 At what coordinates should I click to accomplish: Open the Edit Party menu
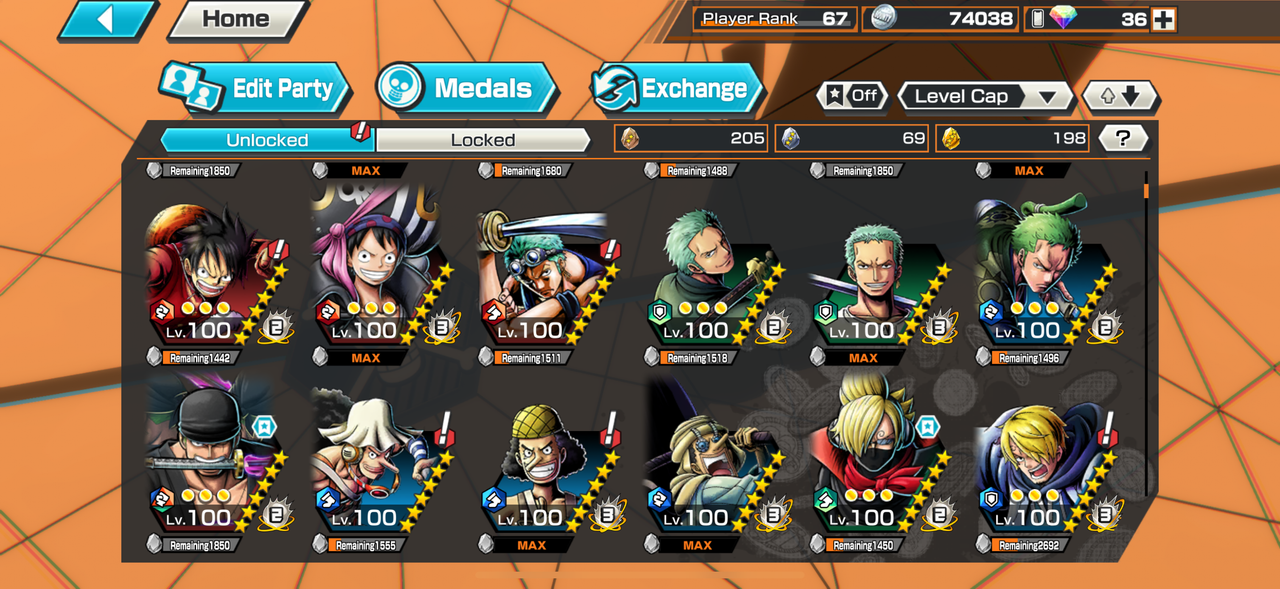[256, 89]
